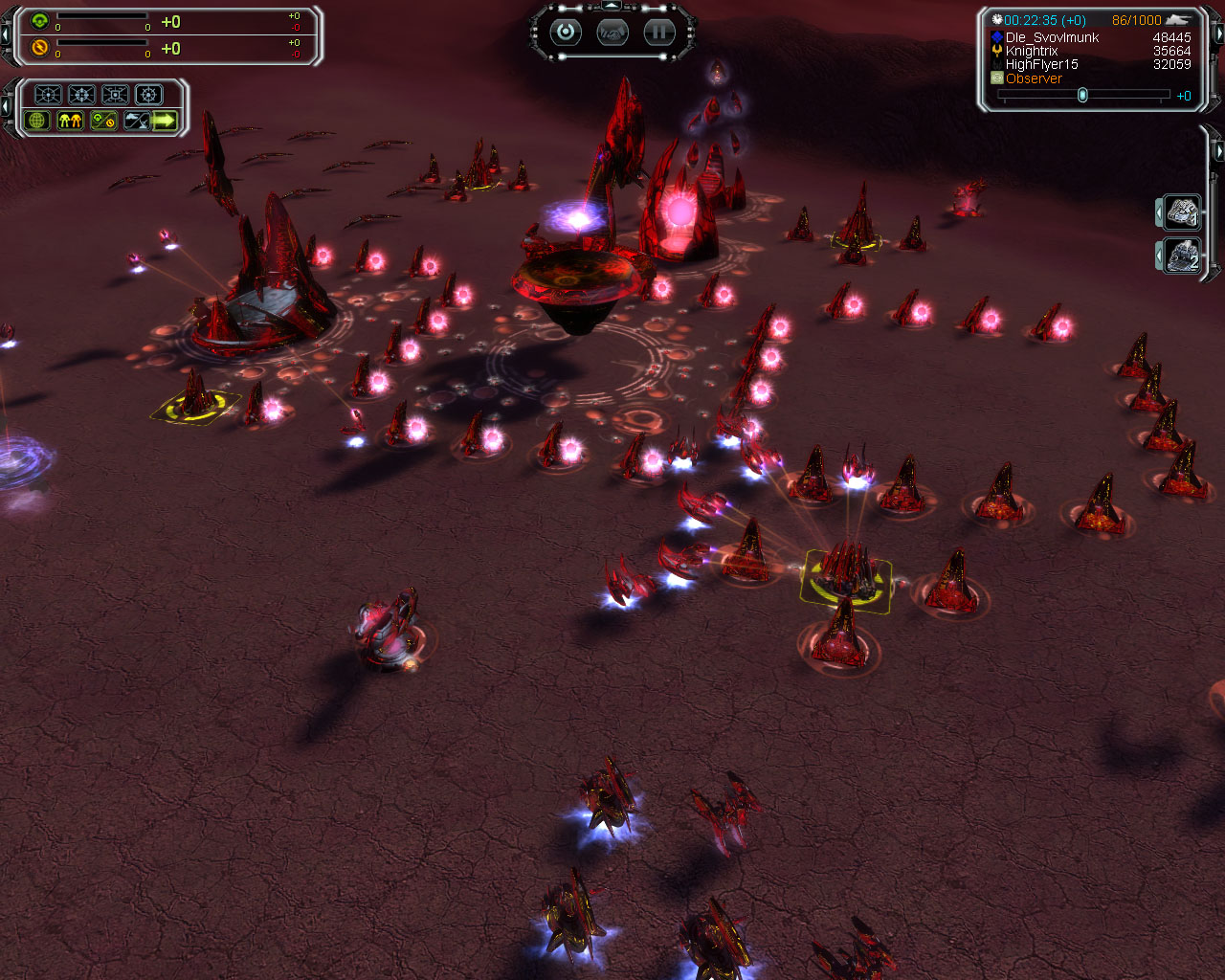The width and height of the screenshot is (1225, 980).
Task: Select the factory group numbered 1
Action: pyautogui.click(x=1183, y=212)
